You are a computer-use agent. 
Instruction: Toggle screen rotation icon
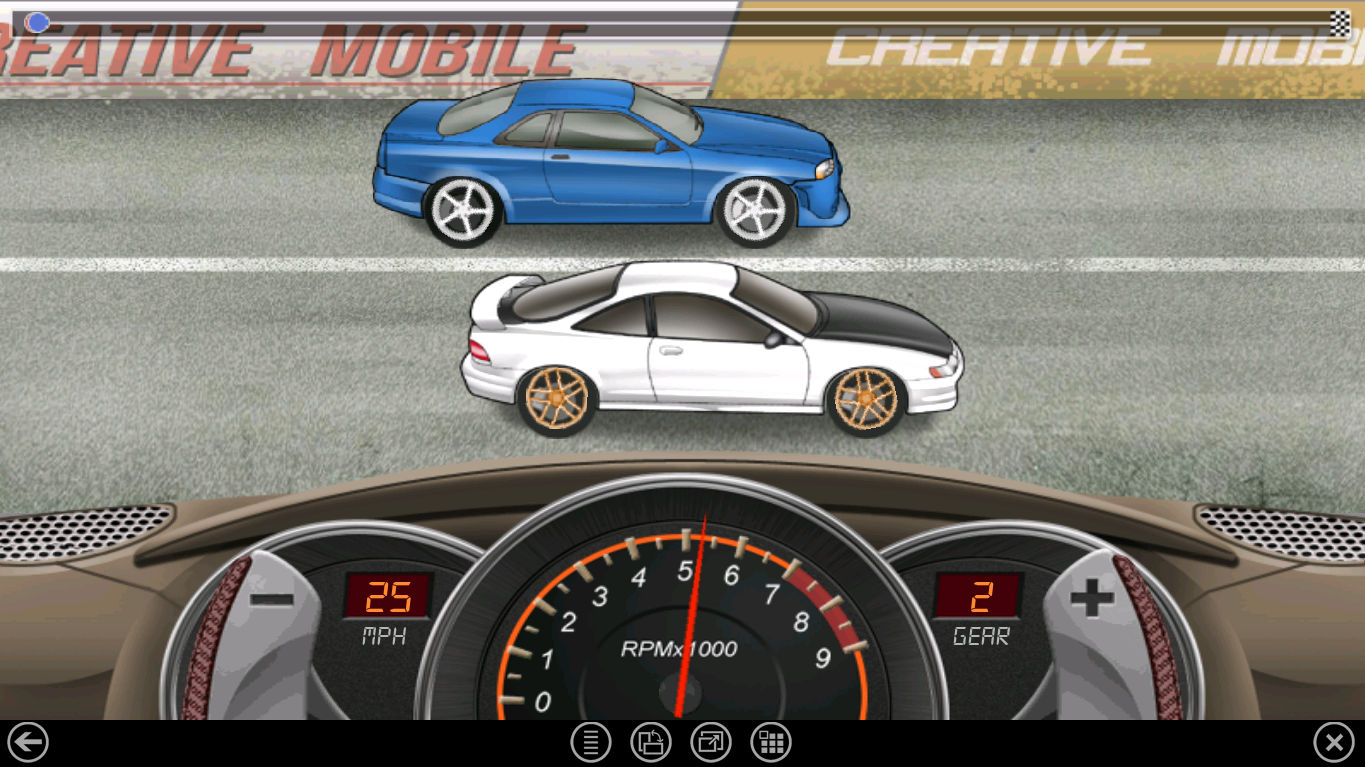[x=651, y=743]
